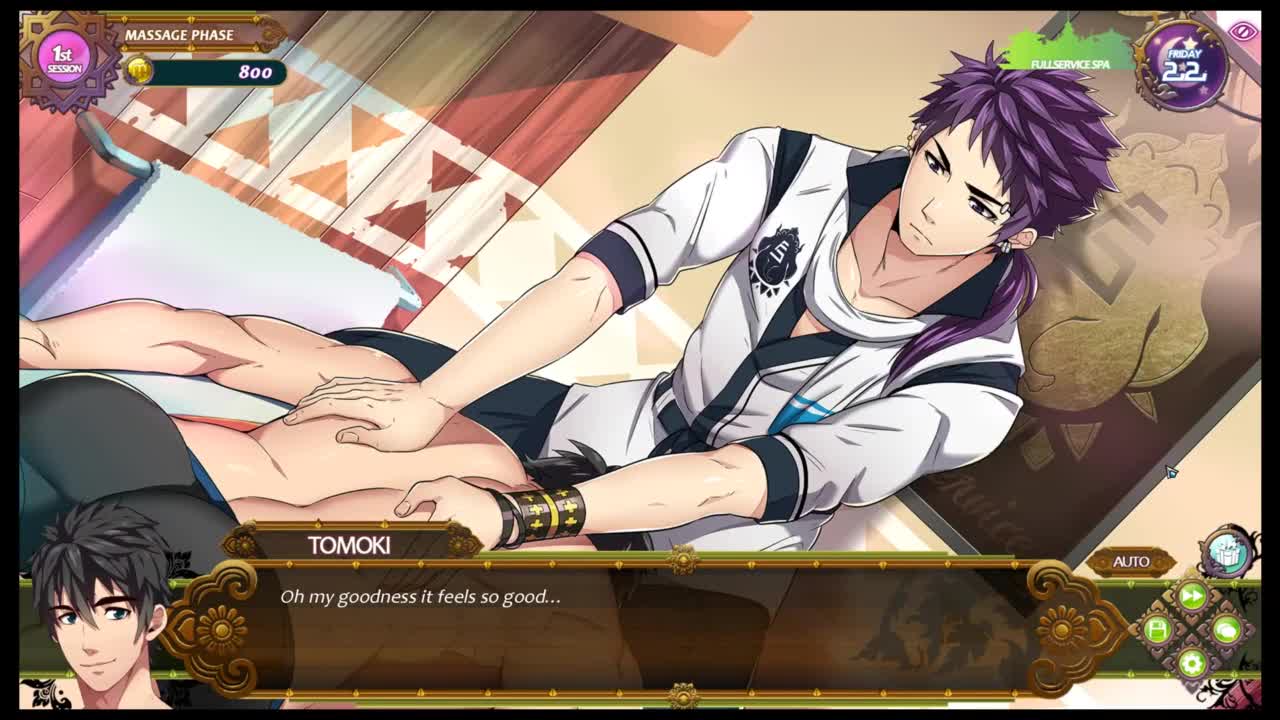Click the fast-forward skip button

pyautogui.click(x=1192, y=597)
